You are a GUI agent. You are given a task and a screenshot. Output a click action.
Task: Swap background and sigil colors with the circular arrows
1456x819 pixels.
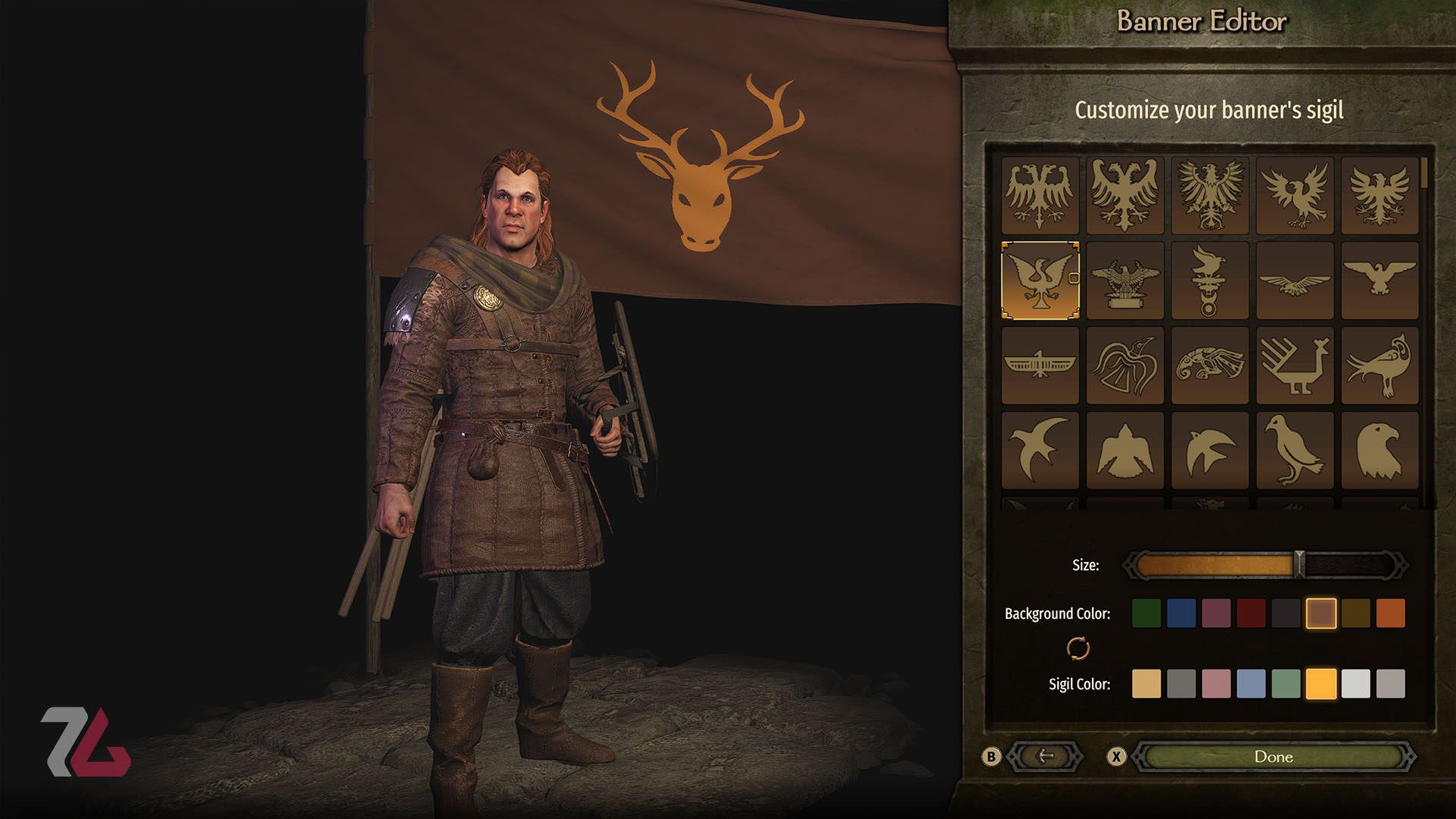pos(1078,648)
